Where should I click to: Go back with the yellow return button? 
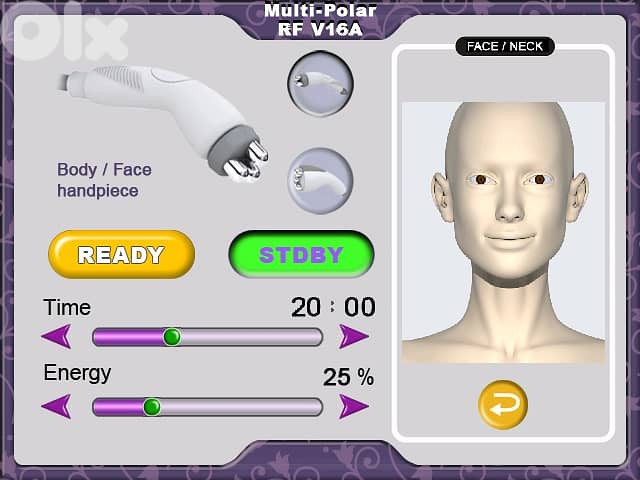coord(502,403)
